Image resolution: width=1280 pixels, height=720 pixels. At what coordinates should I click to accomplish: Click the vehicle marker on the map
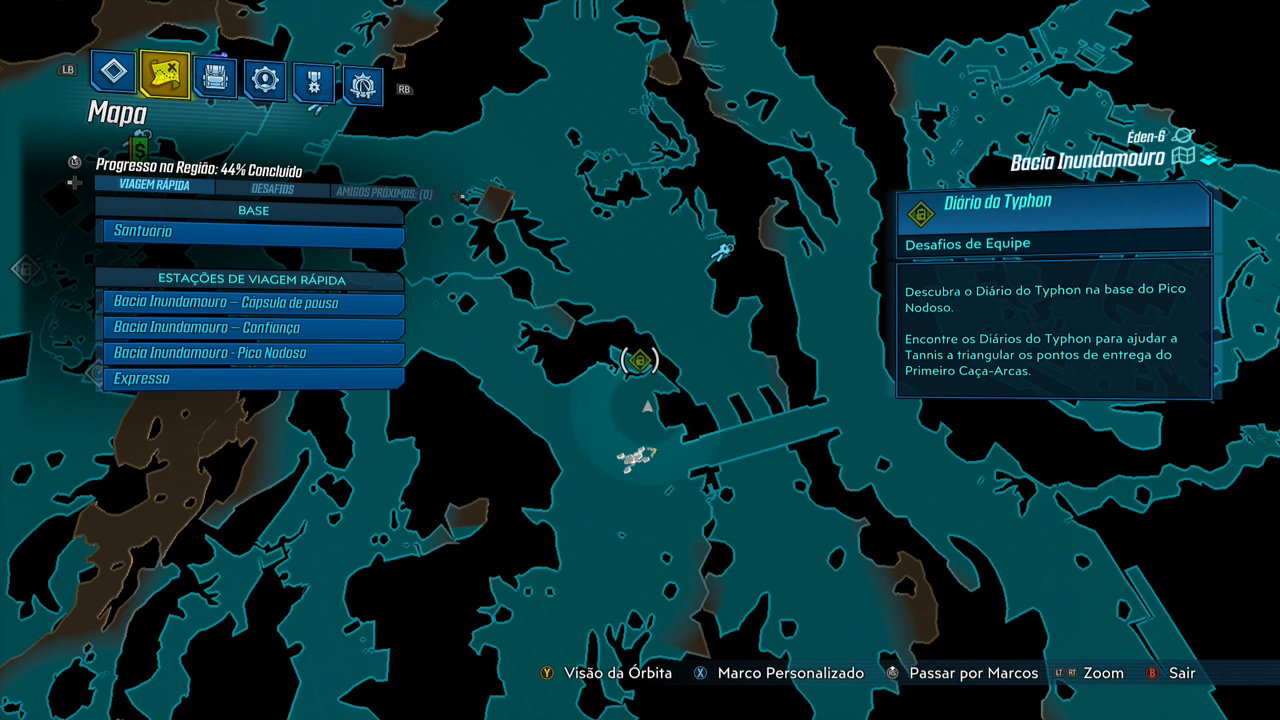(634, 459)
